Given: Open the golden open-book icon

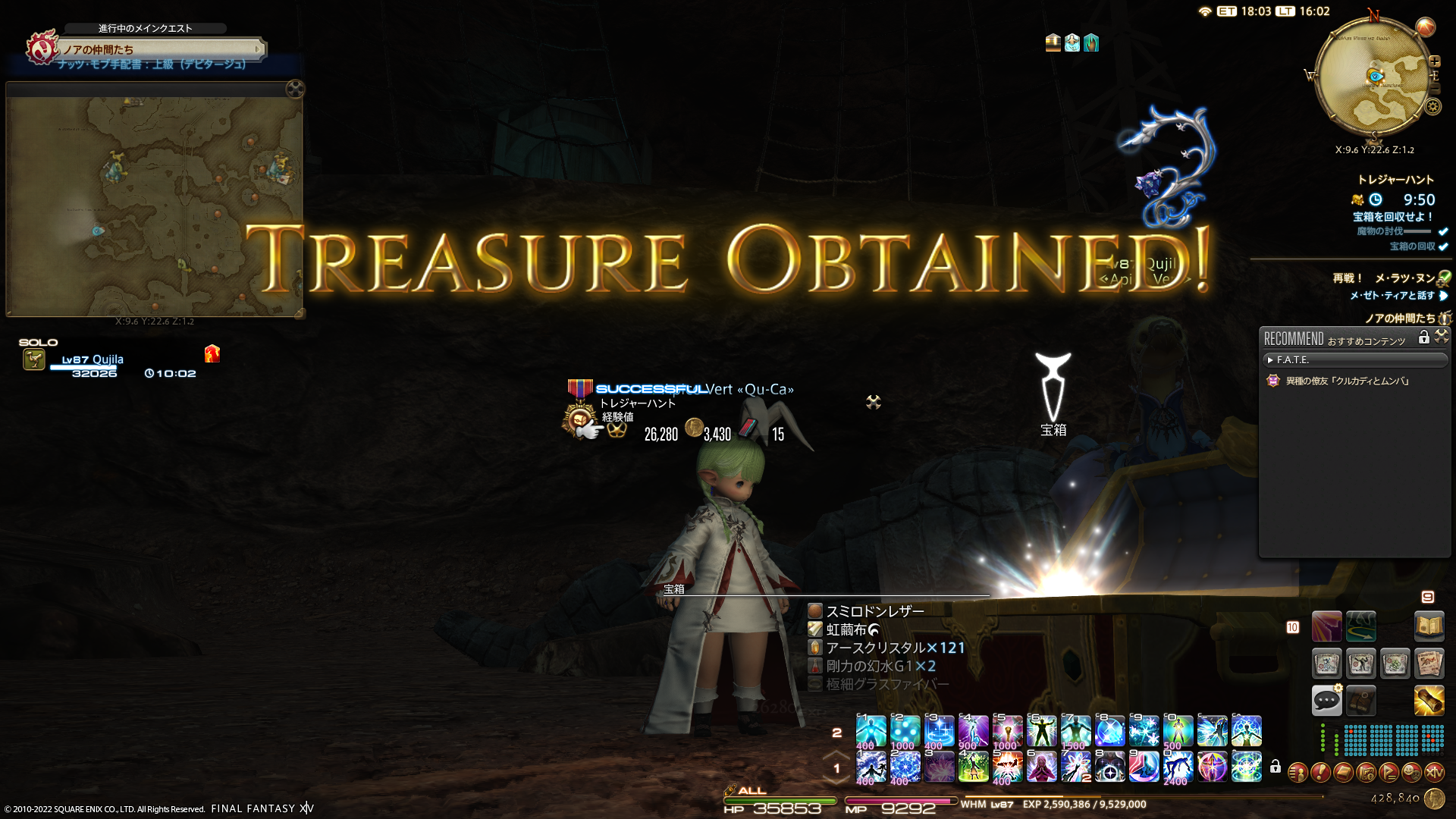Looking at the screenshot, I should [x=1429, y=626].
